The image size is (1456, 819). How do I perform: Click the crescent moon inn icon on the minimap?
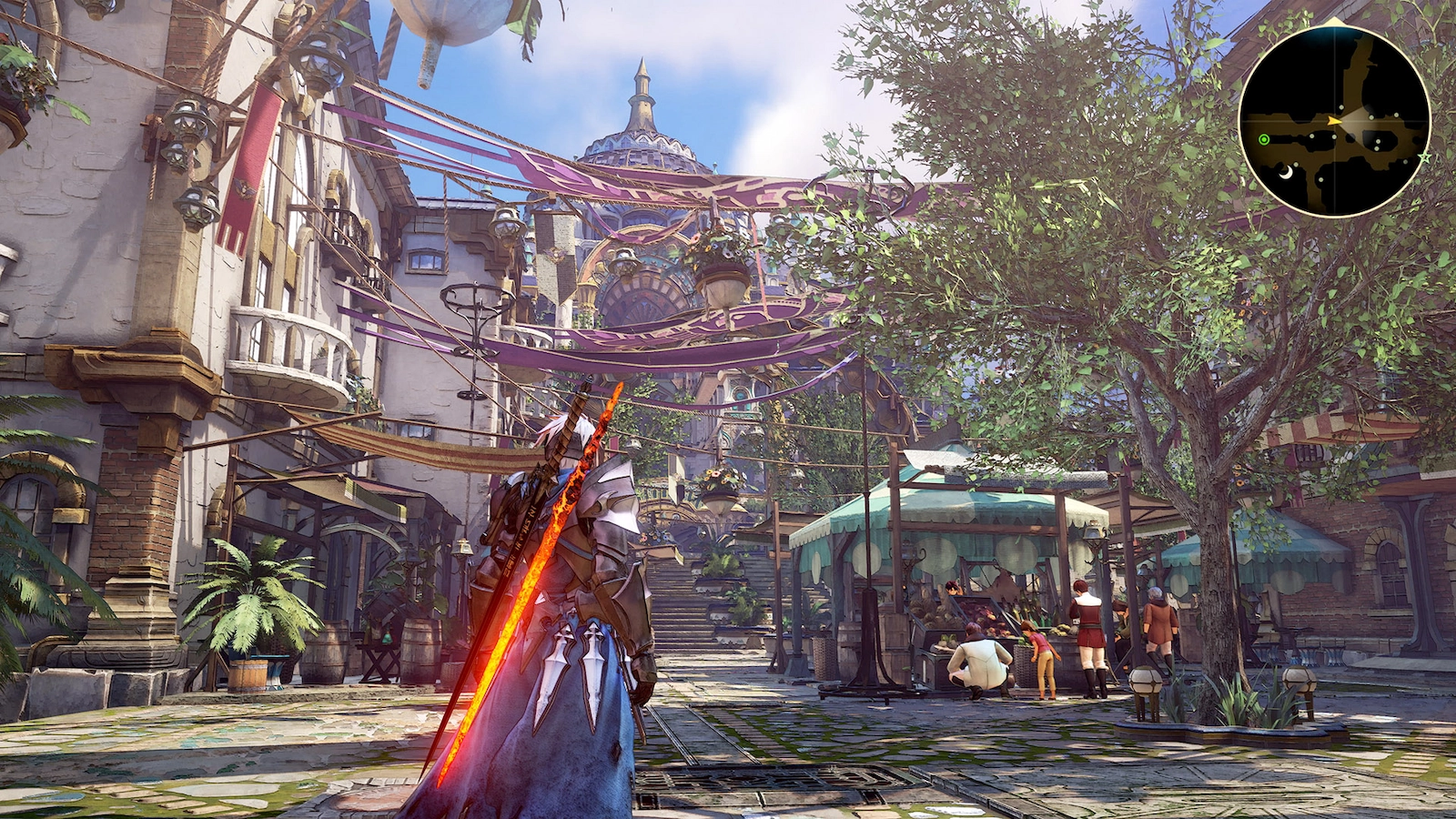(x=1286, y=172)
